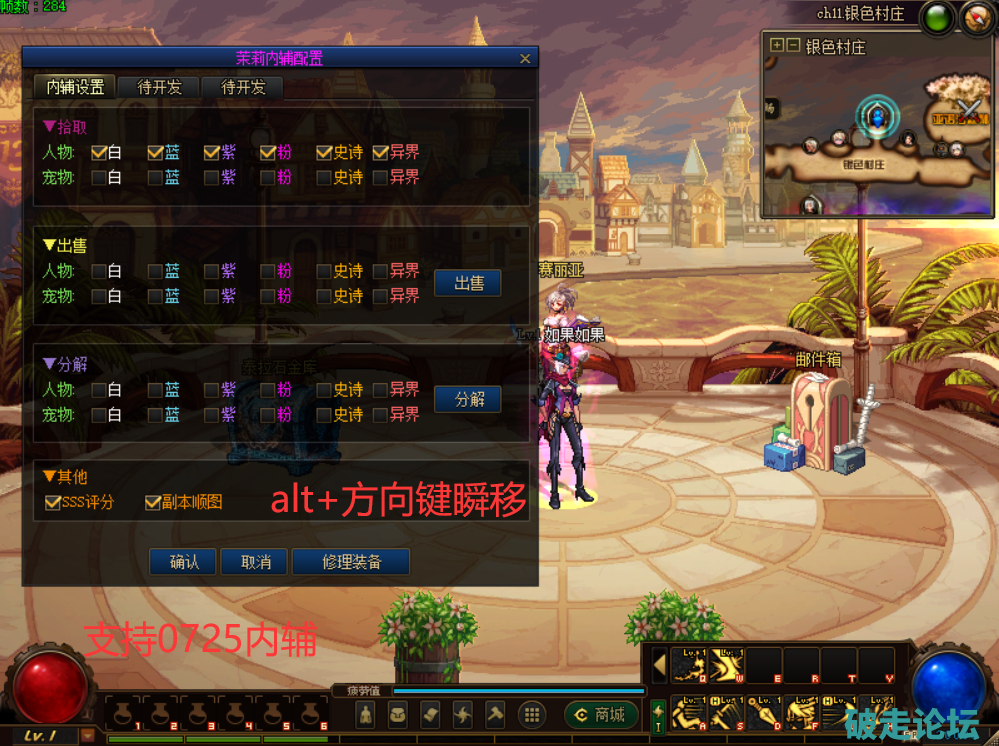
Task: Click the 分解 disassemble button
Action: [x=468, y=399]
